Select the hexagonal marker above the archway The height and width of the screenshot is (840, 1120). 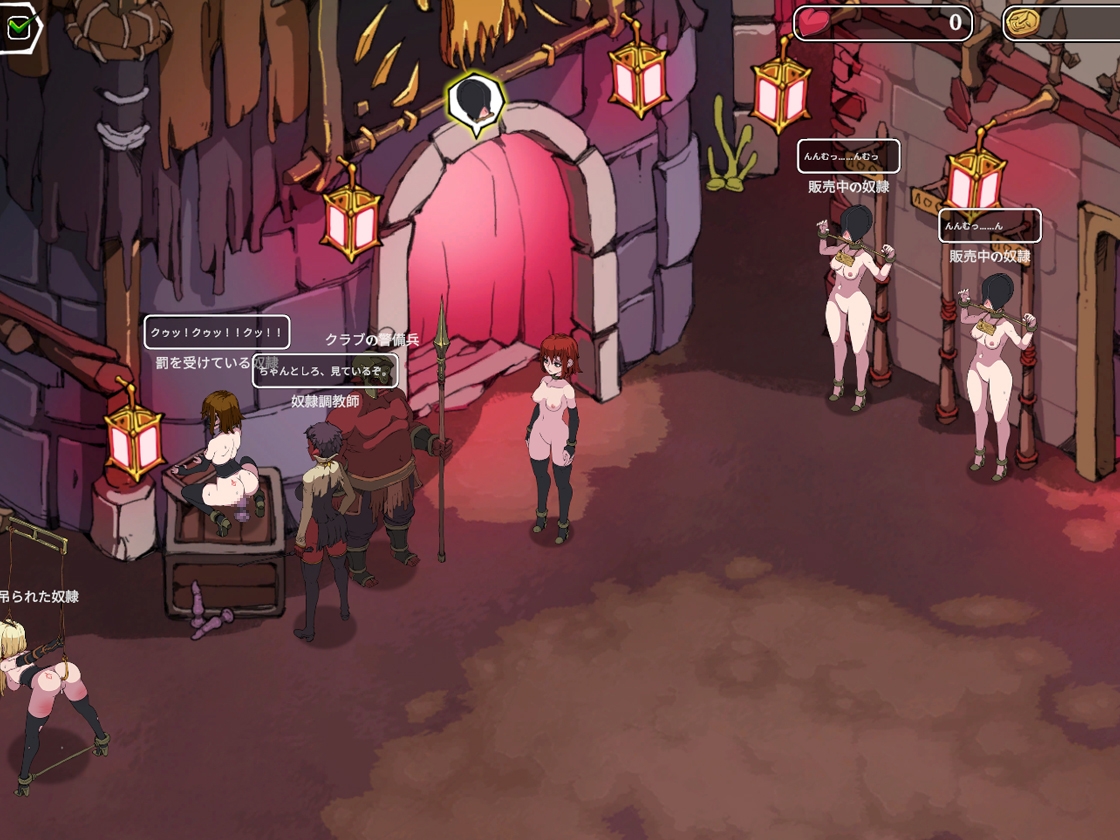[x=475, y=101]
